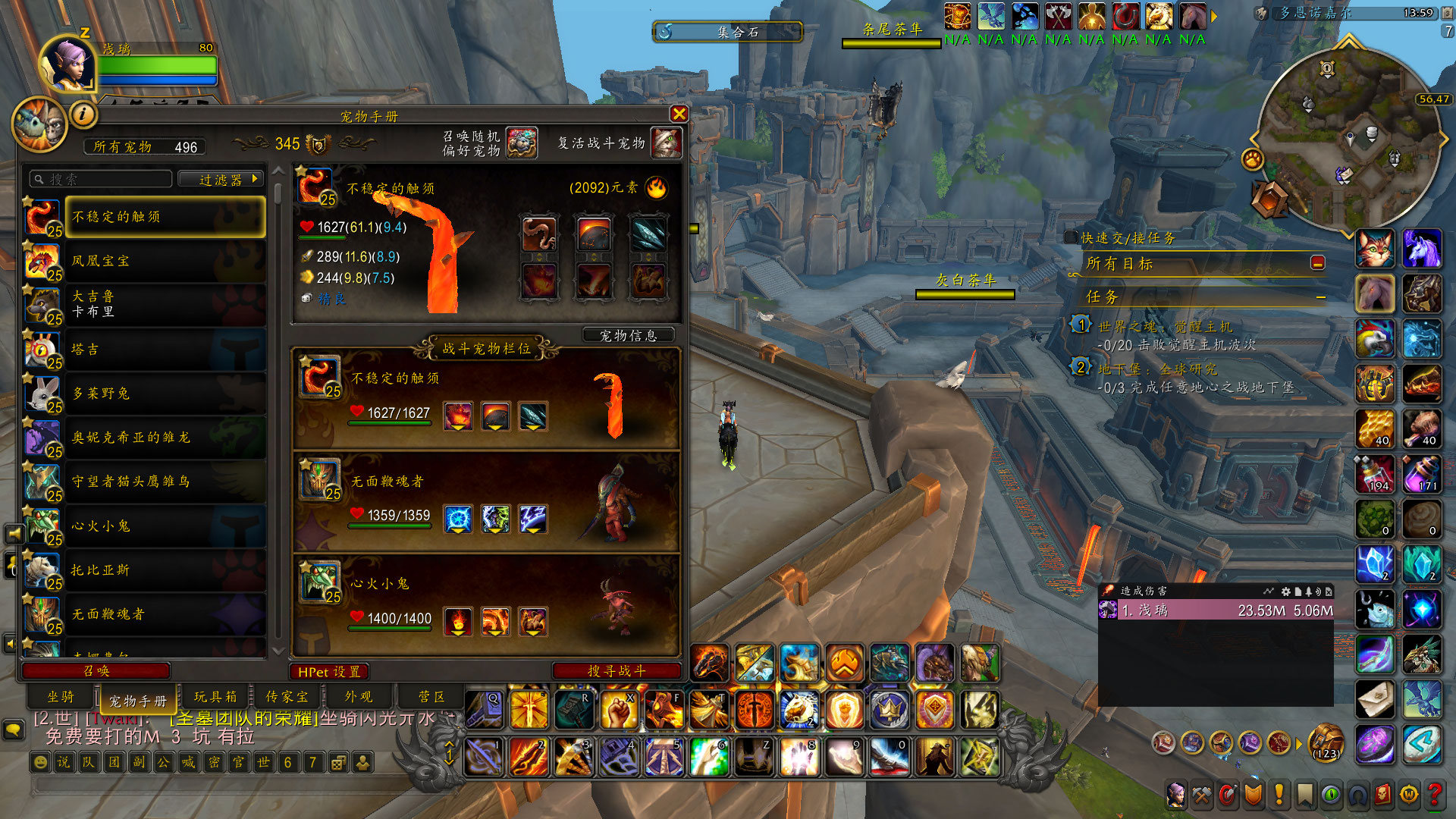
Task: Switch to the 玩具箱 toy box tab
Action: coord(215,697)
